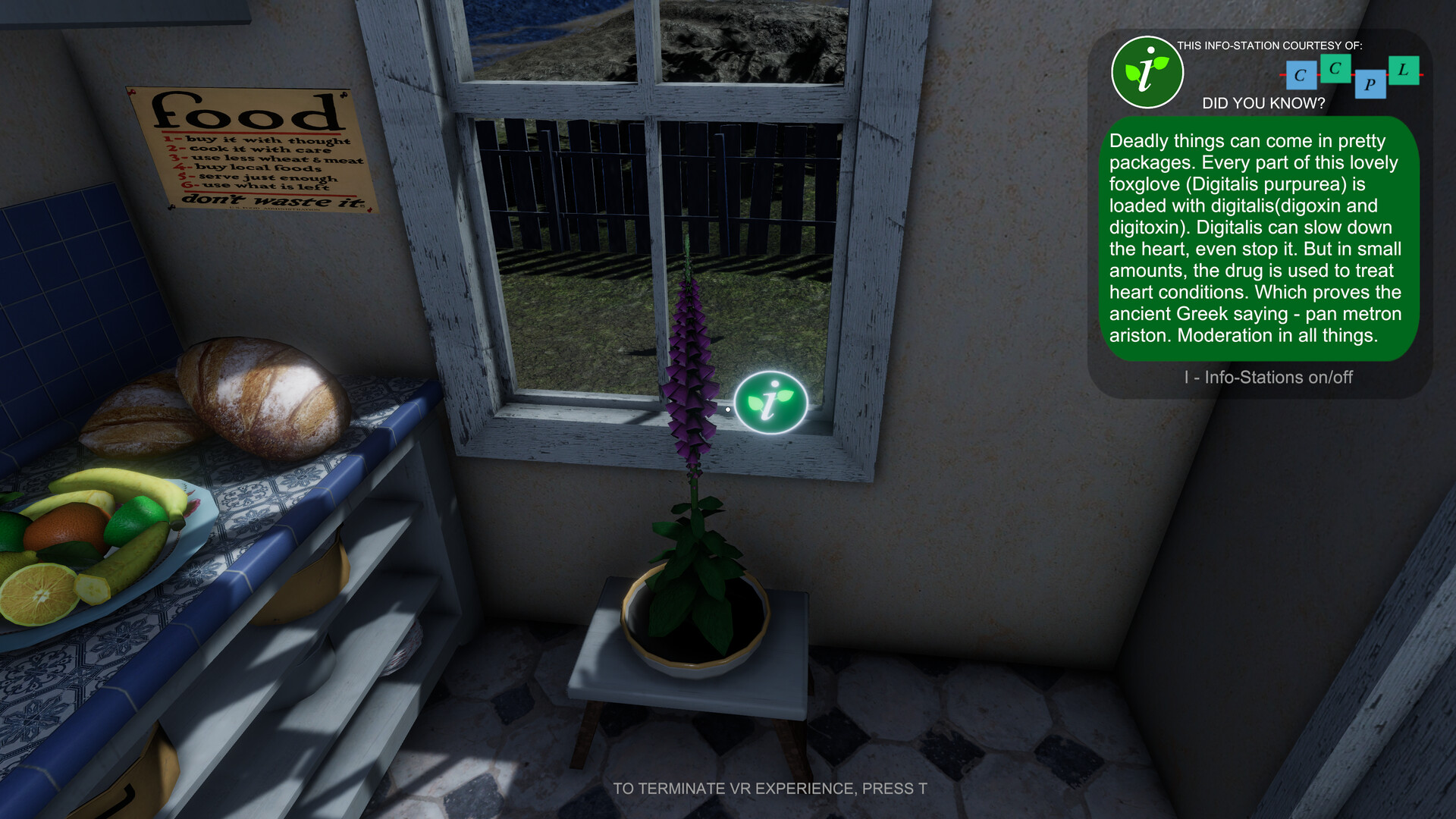
Task: Select the Did You Know tab heading
Action: (1265, 102)
